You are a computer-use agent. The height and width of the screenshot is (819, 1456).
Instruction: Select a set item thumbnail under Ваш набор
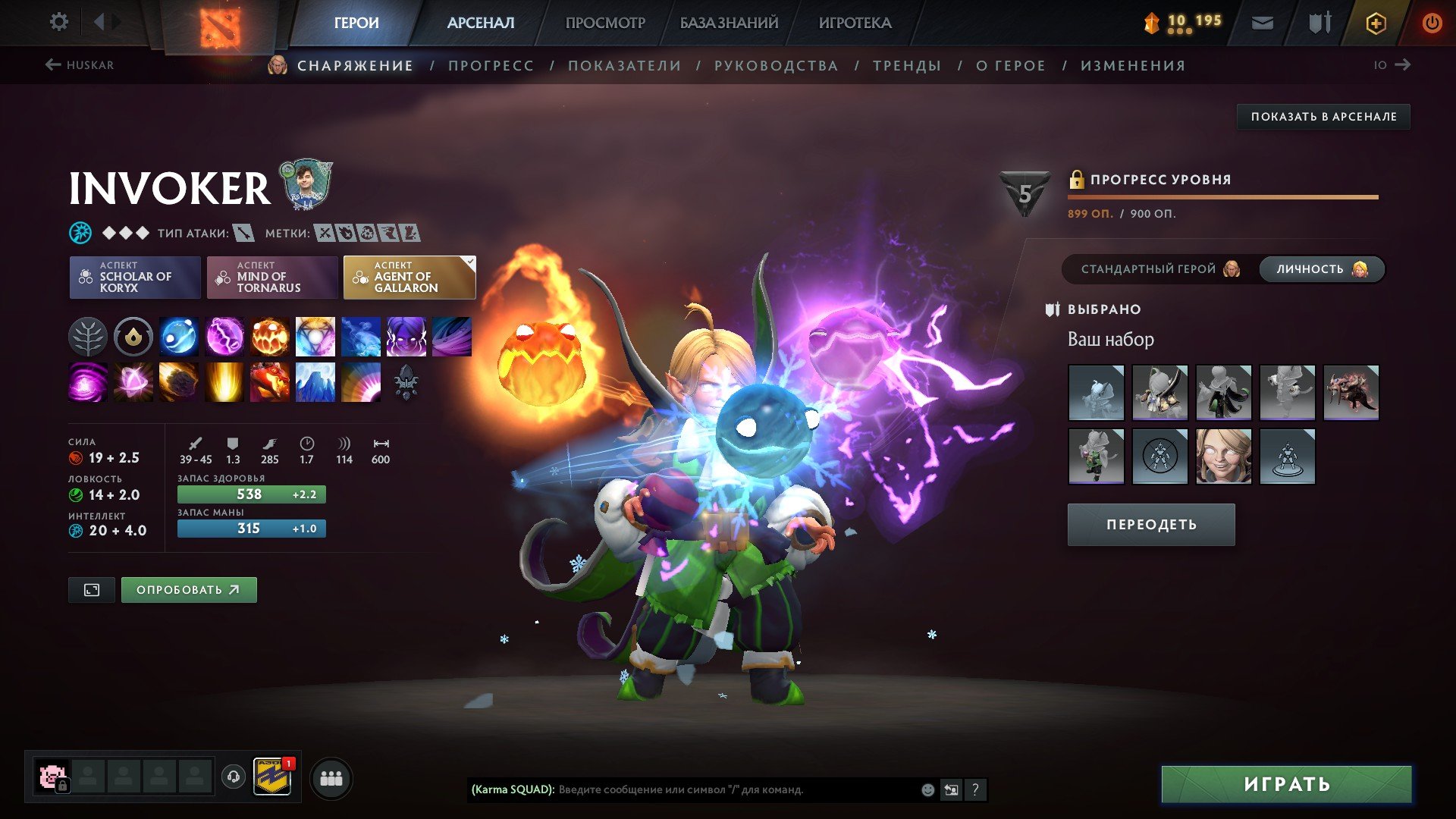click(1097, 392)
